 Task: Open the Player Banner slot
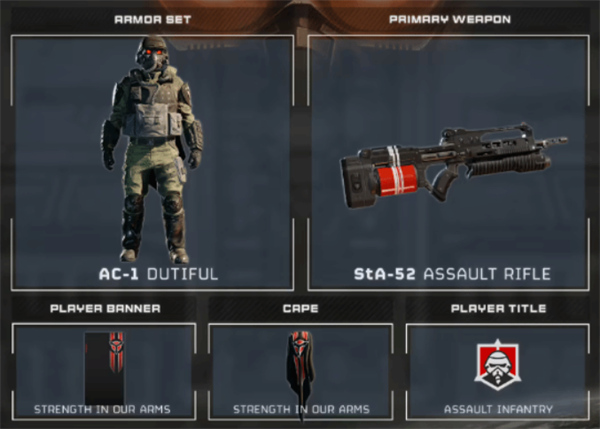click(103, 371)
